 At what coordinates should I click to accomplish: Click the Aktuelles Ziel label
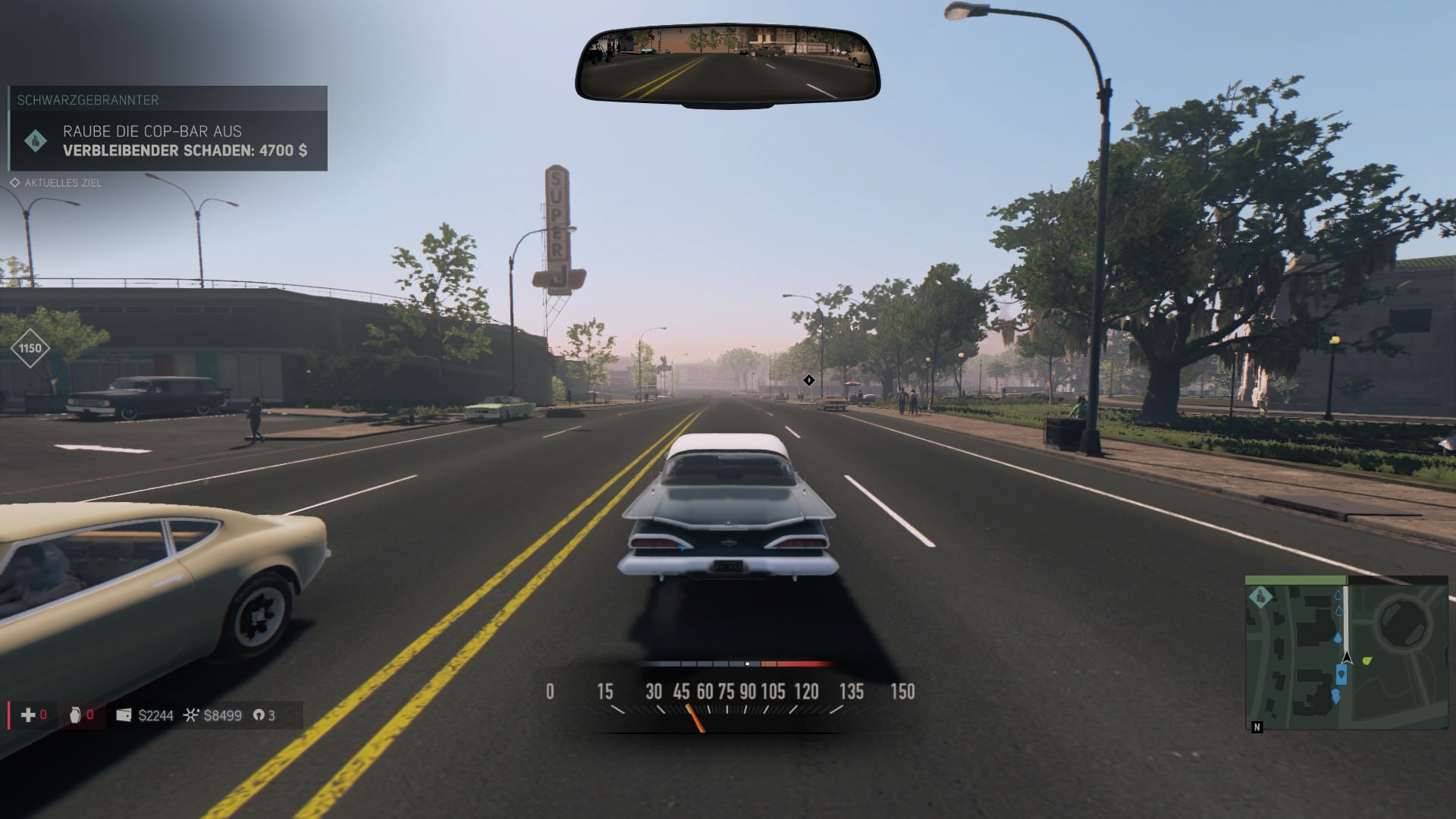pyautogui.click(x=62, y=183)
